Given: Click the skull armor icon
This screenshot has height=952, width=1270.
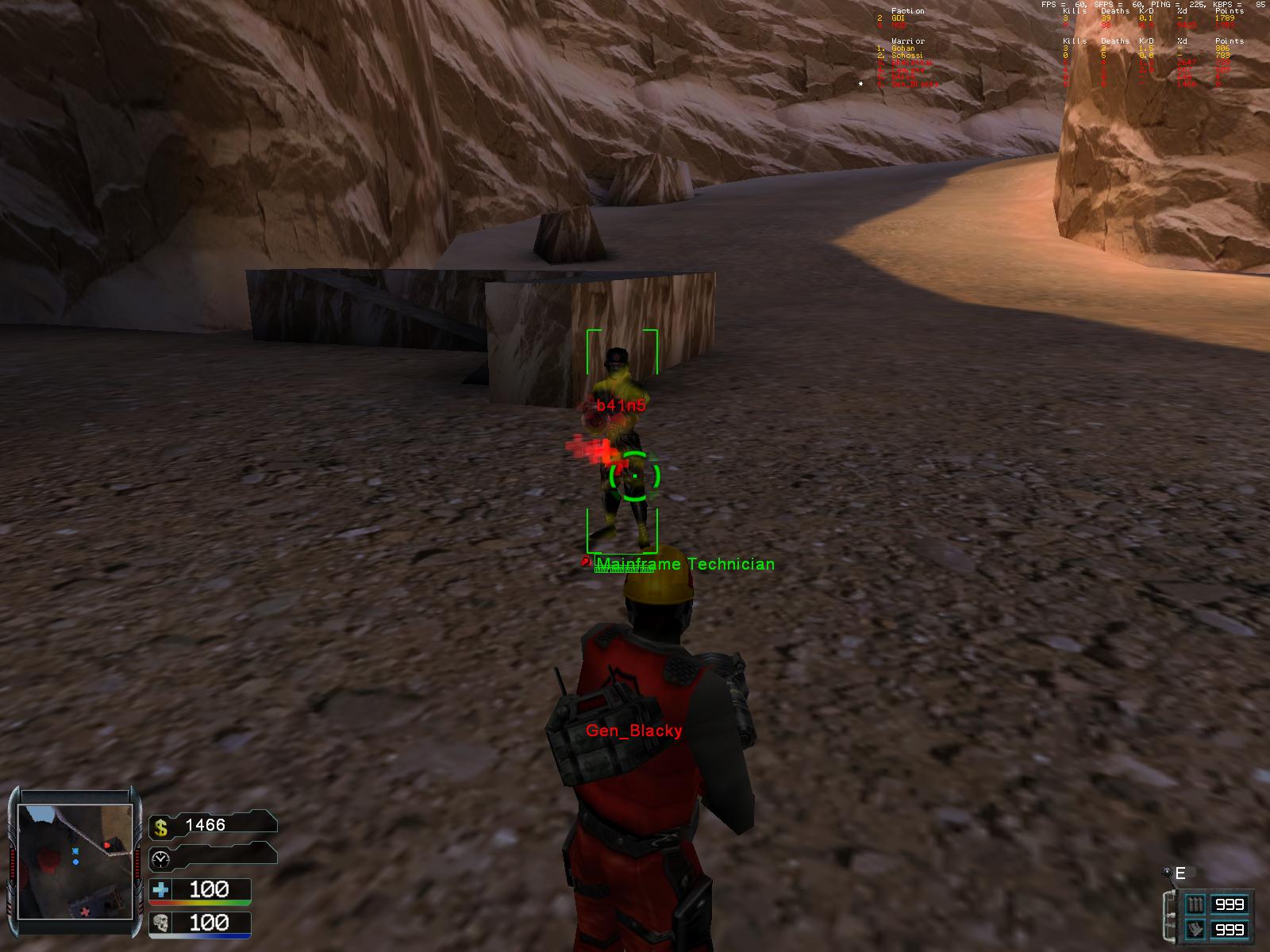Looking at the screenshot, I should coord(161,923).
